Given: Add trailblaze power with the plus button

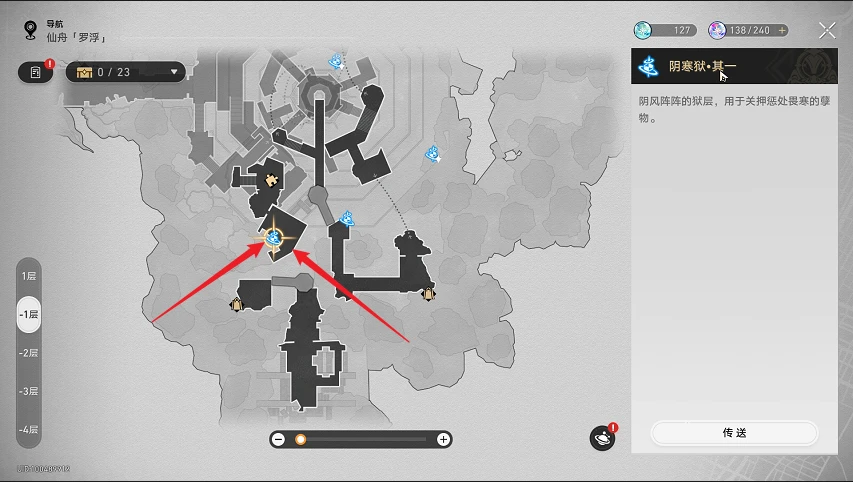Looking at the screenshot, I should pyautogui.click(x=782, y=31).
